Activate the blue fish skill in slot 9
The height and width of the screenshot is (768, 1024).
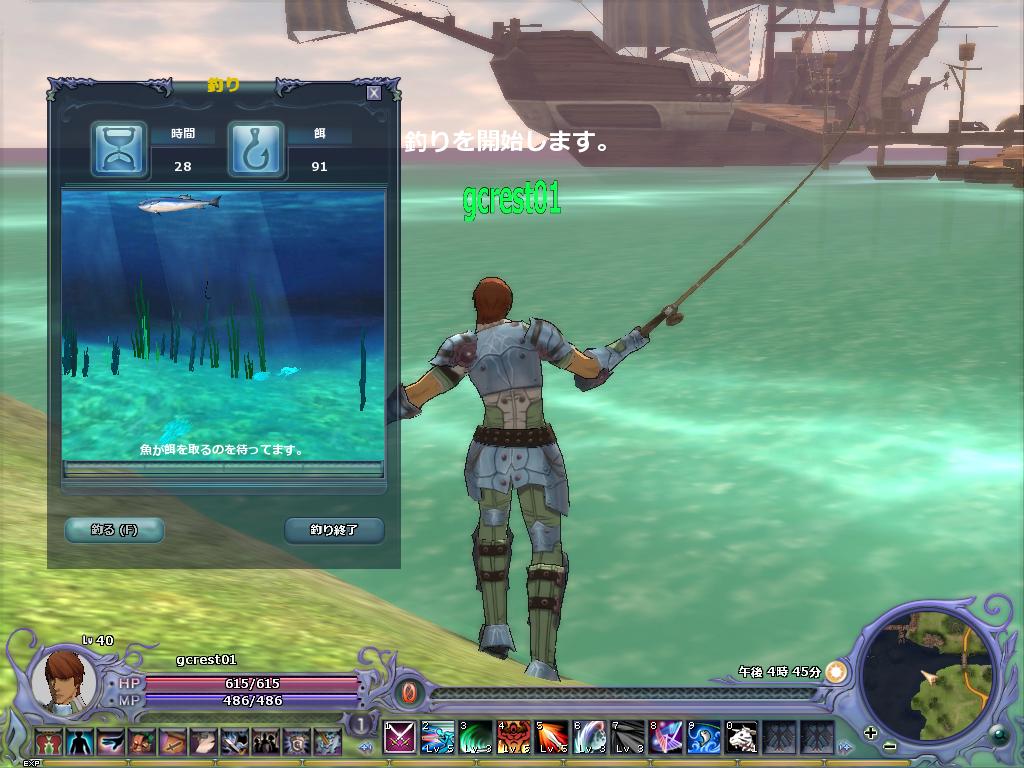click(x=704, y=738)
